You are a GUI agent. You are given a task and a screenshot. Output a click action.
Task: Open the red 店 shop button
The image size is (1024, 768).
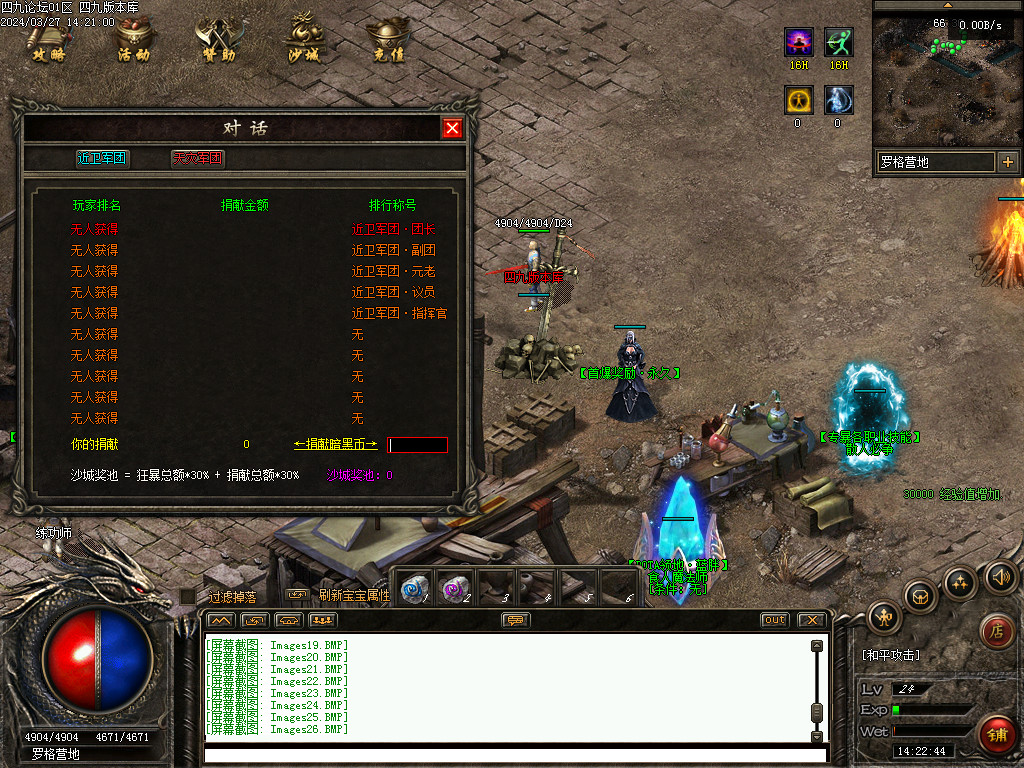(996, 630)
